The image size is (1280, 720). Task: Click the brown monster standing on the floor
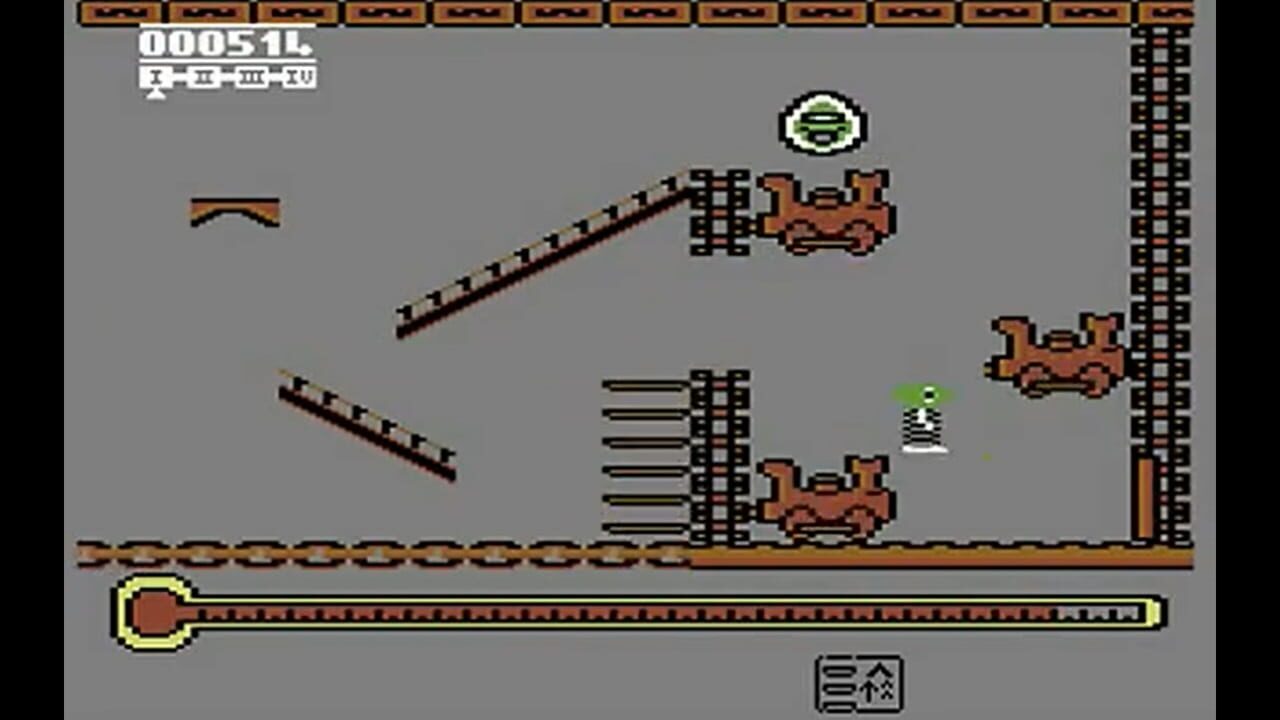click(x=825, y=495)
